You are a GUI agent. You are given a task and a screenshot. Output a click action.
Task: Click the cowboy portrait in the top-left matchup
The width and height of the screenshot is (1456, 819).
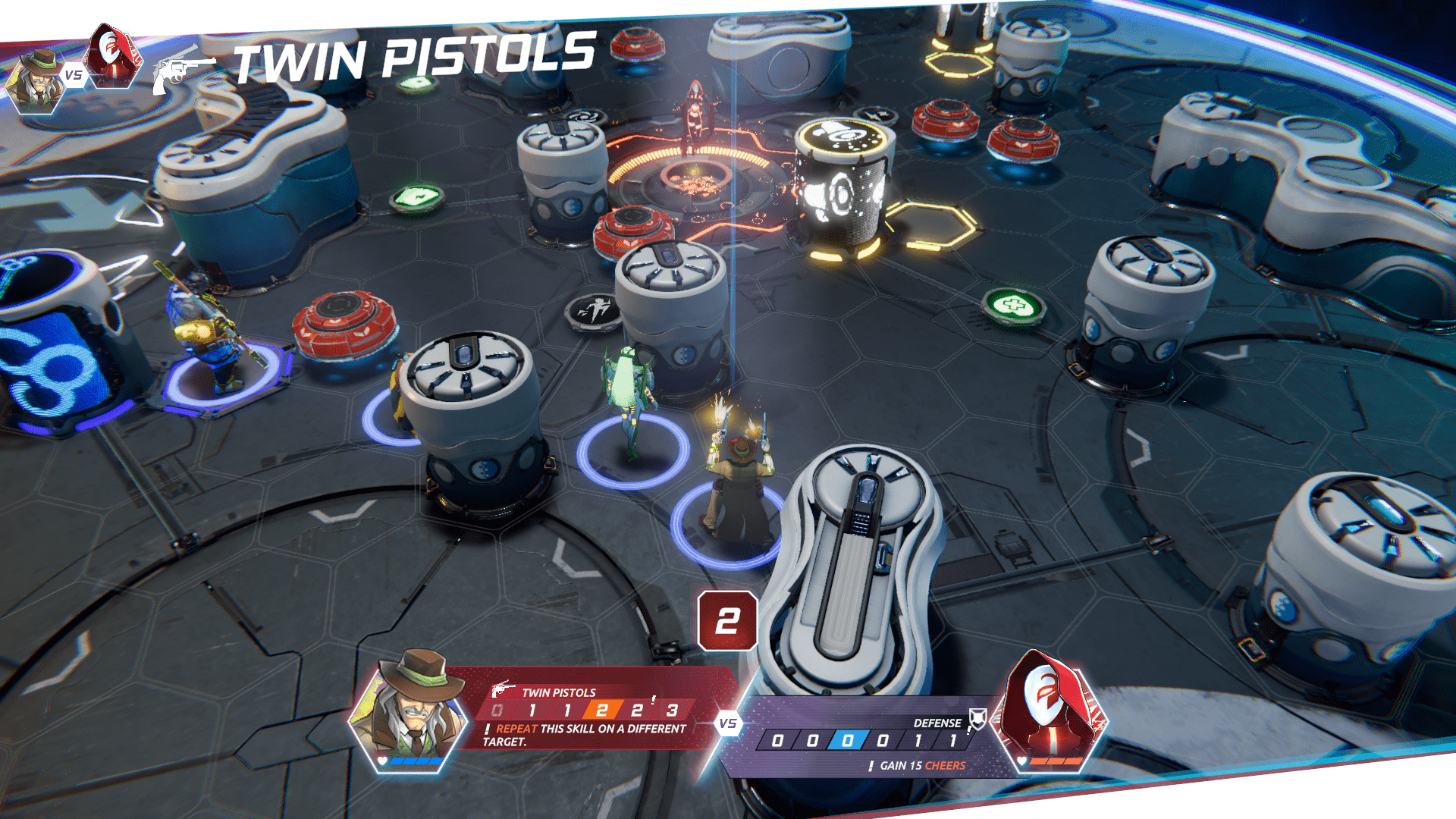click(x=36, y=82)
